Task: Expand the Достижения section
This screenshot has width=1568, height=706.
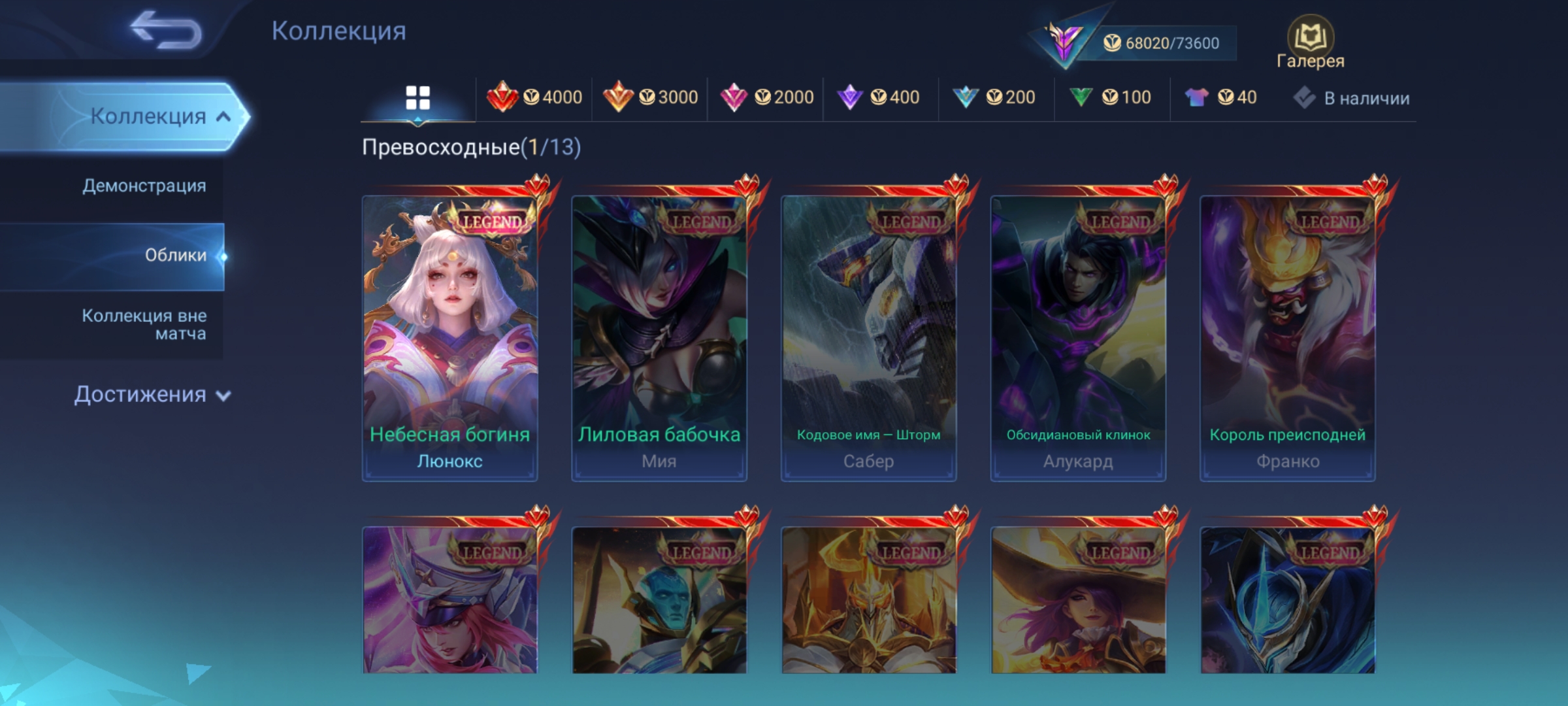Action: pos(152,395)
